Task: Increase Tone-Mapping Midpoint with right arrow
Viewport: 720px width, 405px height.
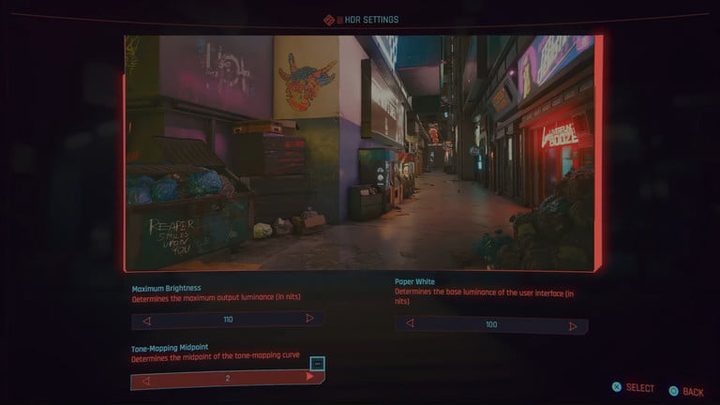Action: point(310,377)
